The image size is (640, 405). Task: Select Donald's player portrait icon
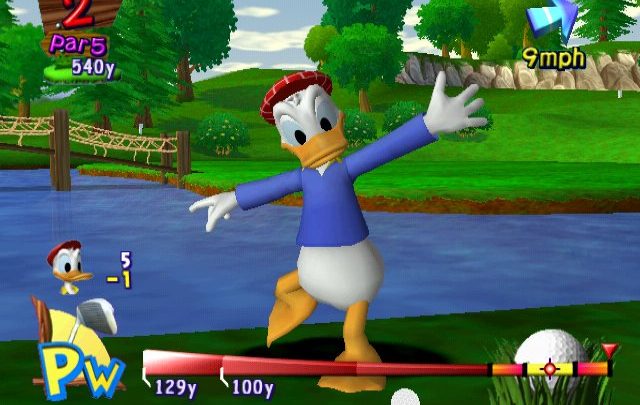[68, 268]
